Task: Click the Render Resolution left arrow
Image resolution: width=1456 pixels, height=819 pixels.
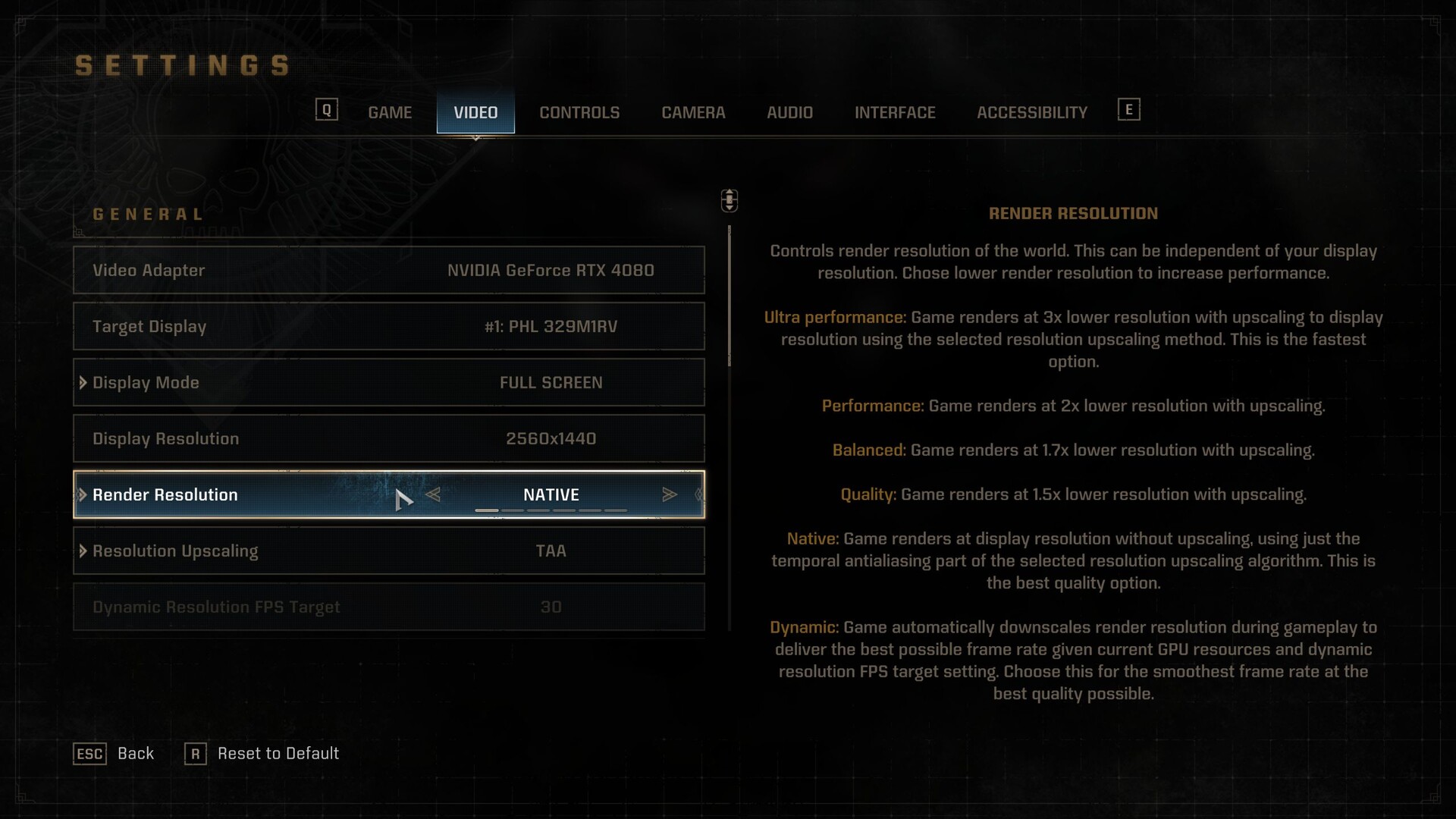Action: pyautogui.click(x=433, y=494)
